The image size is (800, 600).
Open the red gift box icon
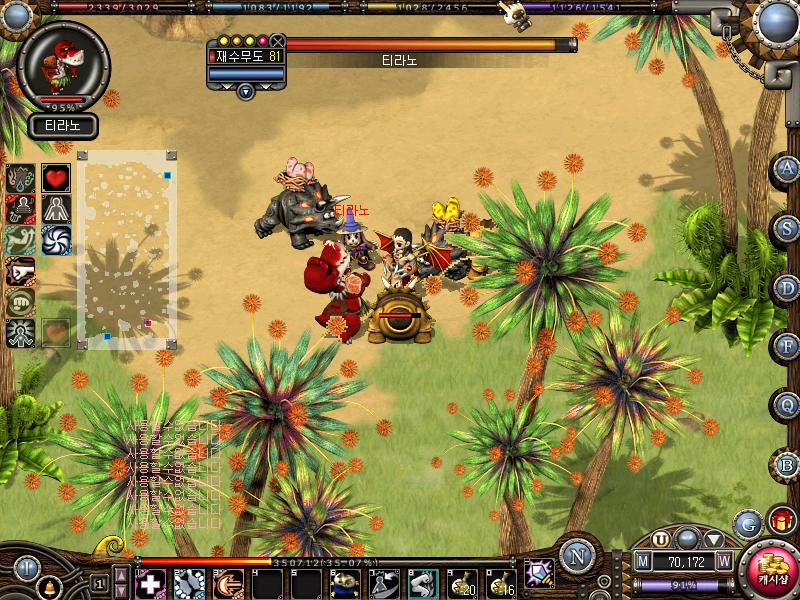click(781, 520)
